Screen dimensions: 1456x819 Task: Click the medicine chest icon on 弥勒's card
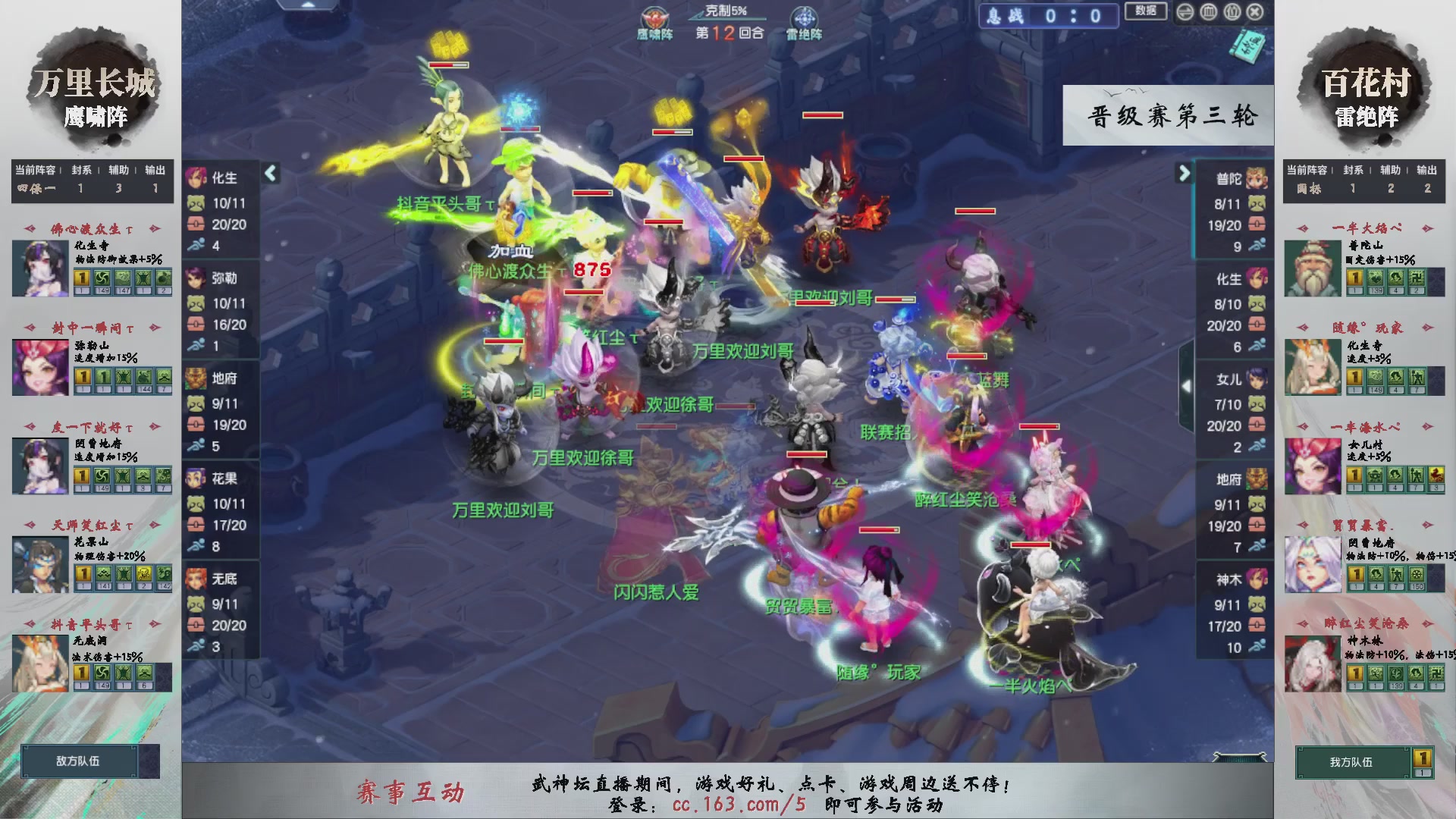(196, 325)
